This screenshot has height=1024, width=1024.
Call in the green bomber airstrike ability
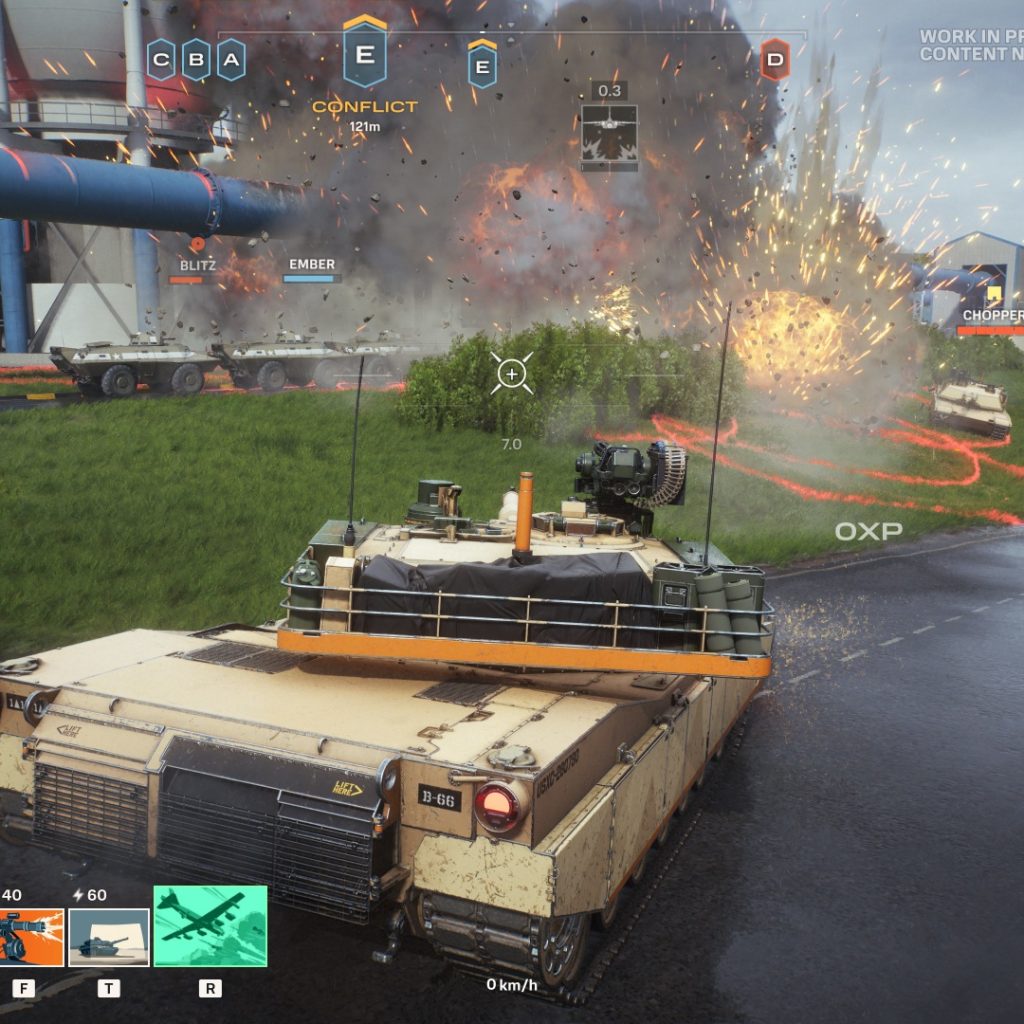210,926
